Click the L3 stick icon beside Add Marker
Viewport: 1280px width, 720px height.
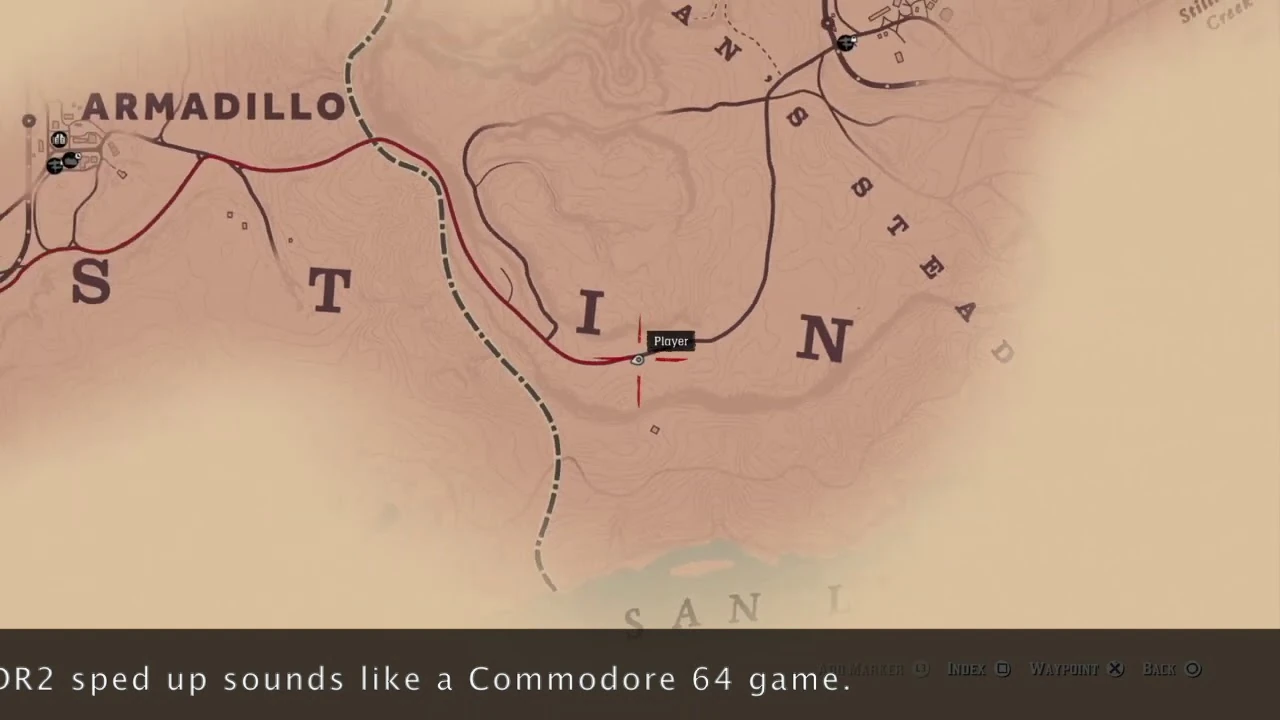pos(919,669)
